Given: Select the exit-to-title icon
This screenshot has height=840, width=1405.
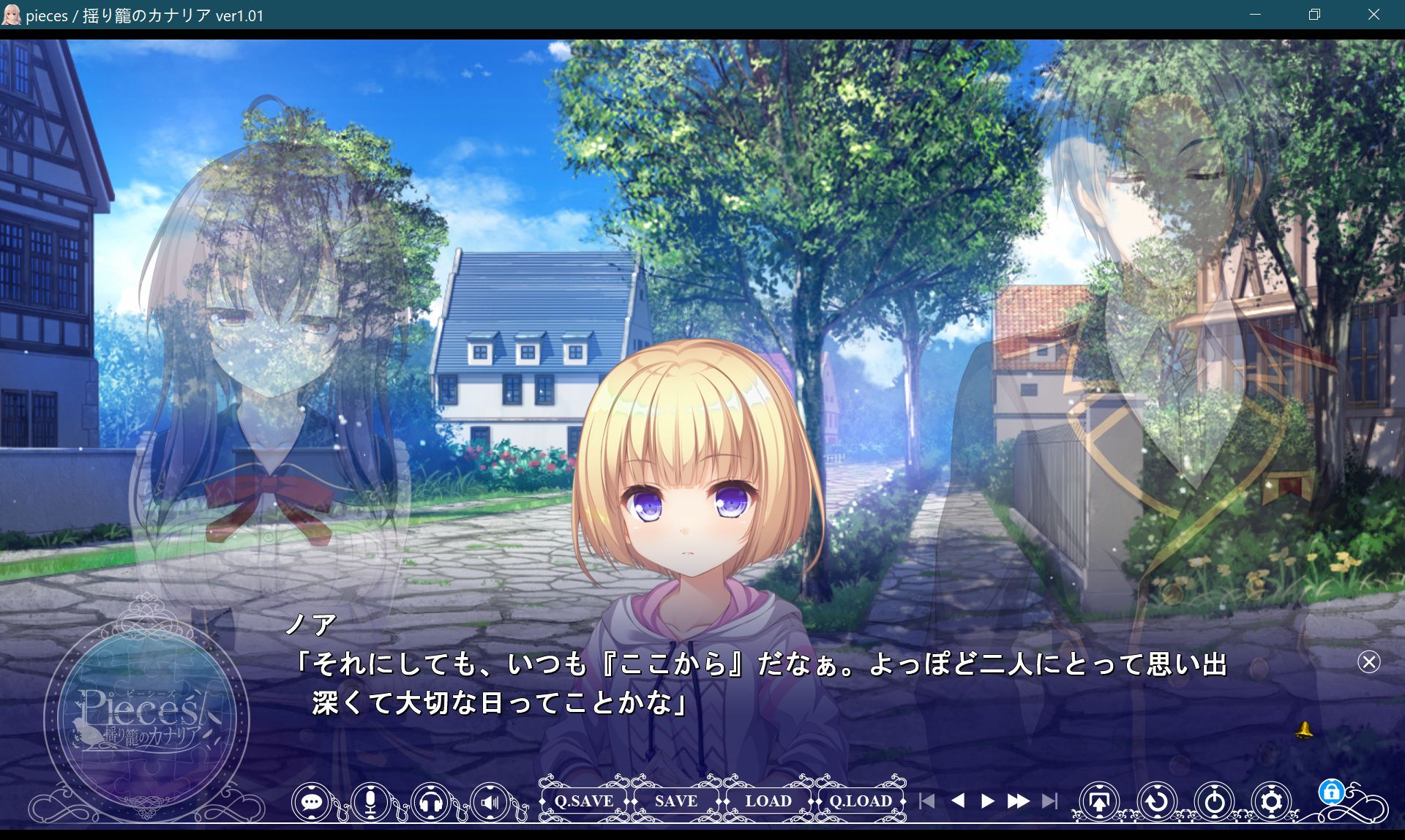Looking at the screenshot, I should (x=1099, y=801).
